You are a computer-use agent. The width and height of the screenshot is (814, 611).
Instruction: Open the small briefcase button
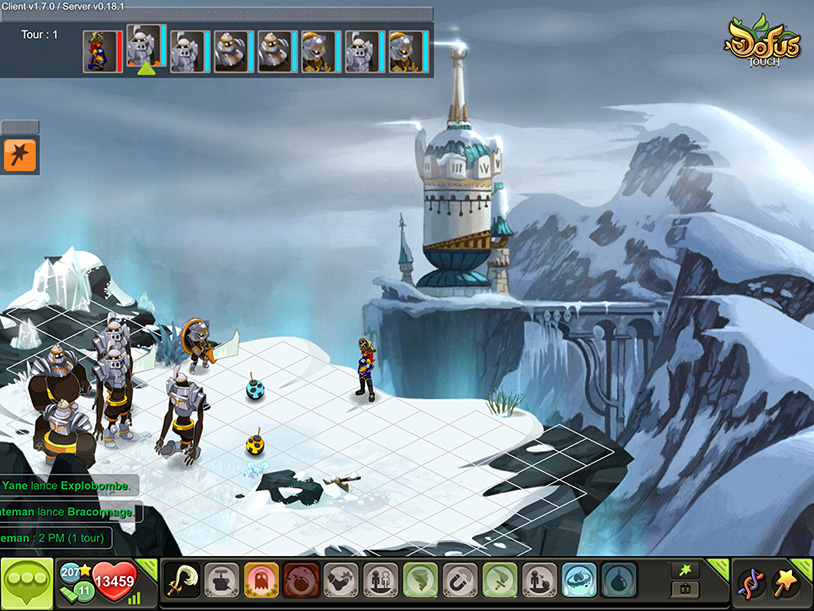pos(684,590)
